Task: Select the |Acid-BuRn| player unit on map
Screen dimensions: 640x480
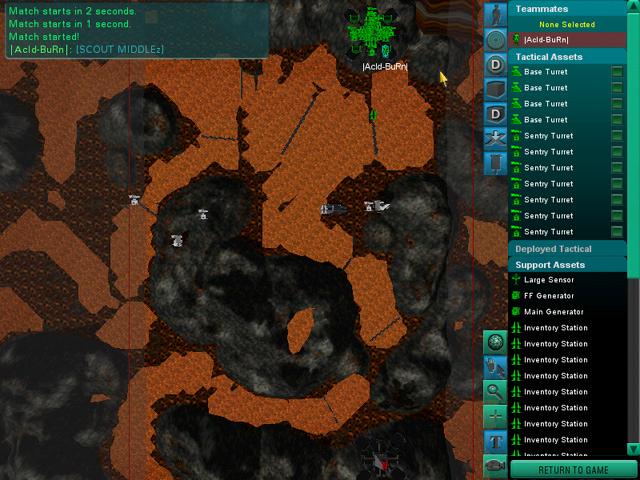Action: coord(372,33)
